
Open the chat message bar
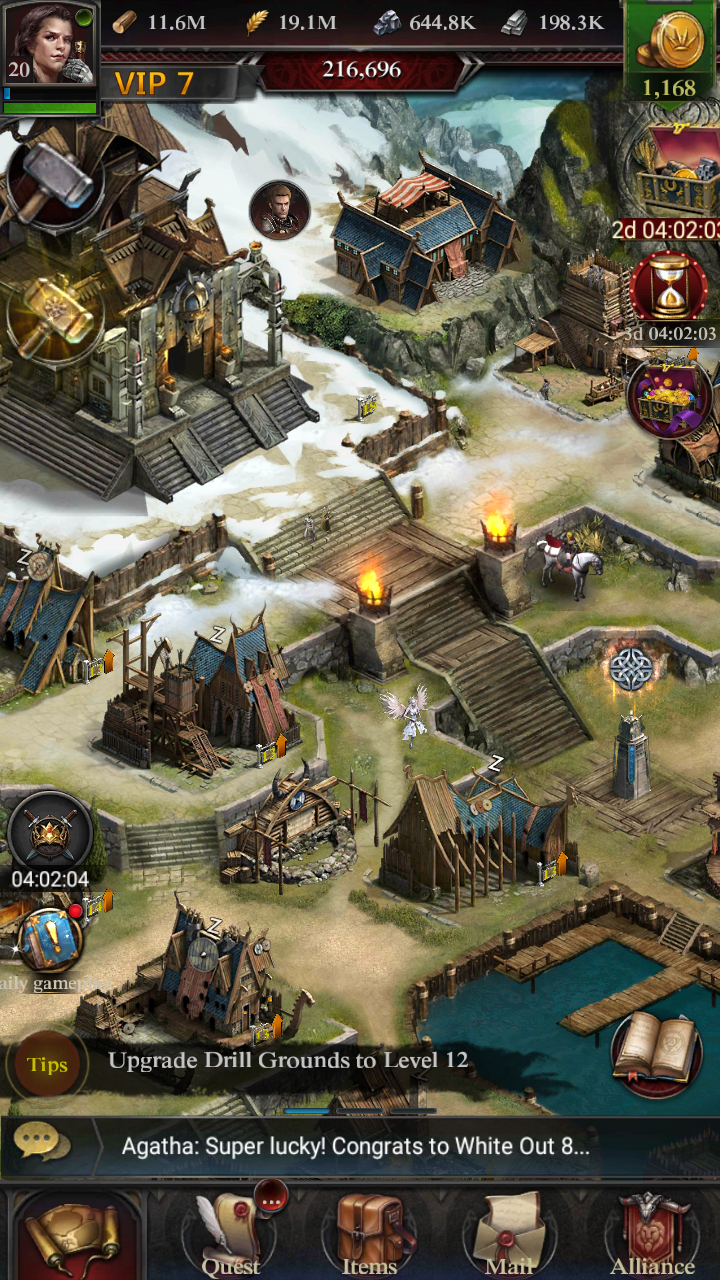point(355,1146)
